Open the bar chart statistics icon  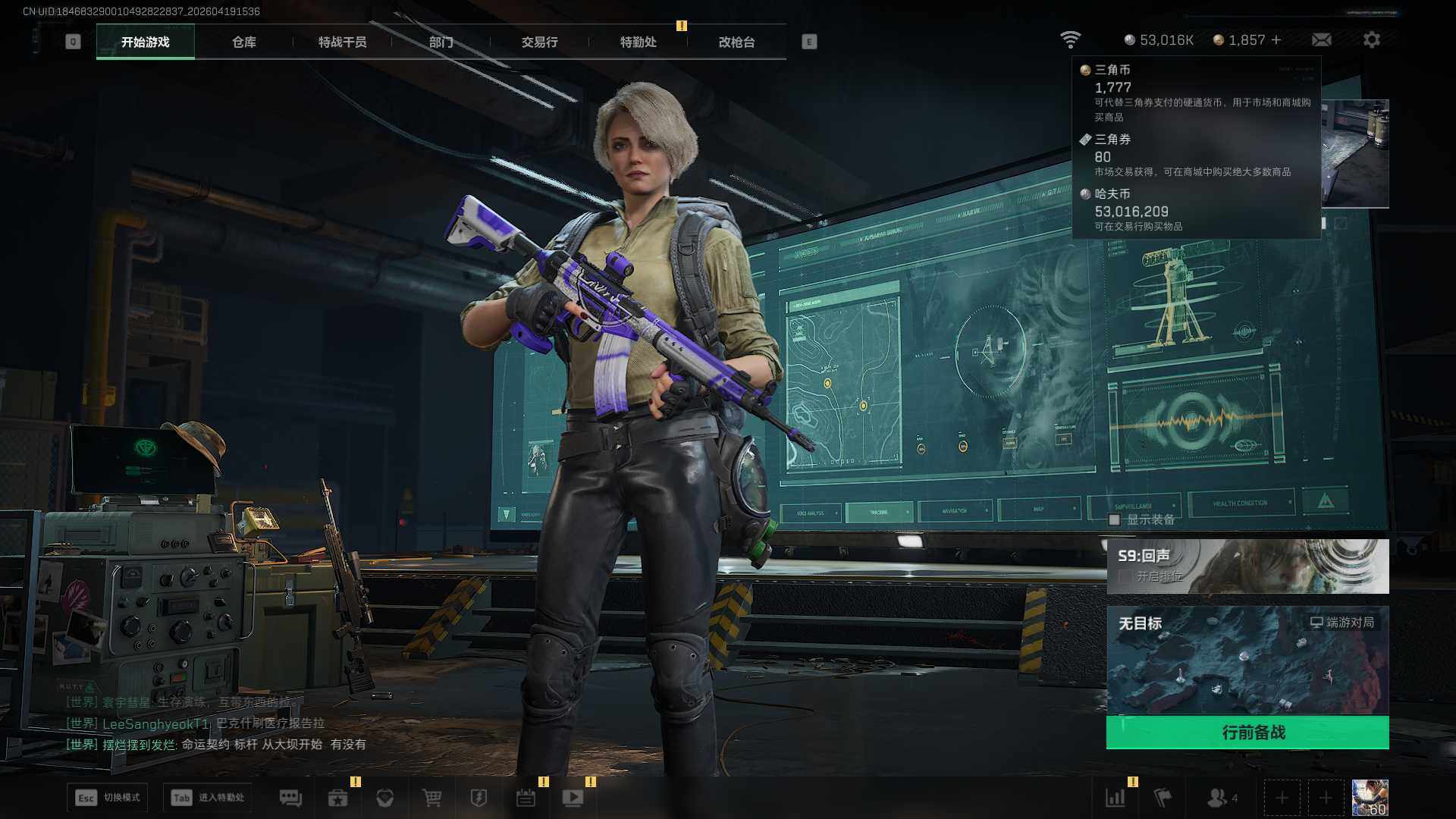click(x=1116, y=798)
